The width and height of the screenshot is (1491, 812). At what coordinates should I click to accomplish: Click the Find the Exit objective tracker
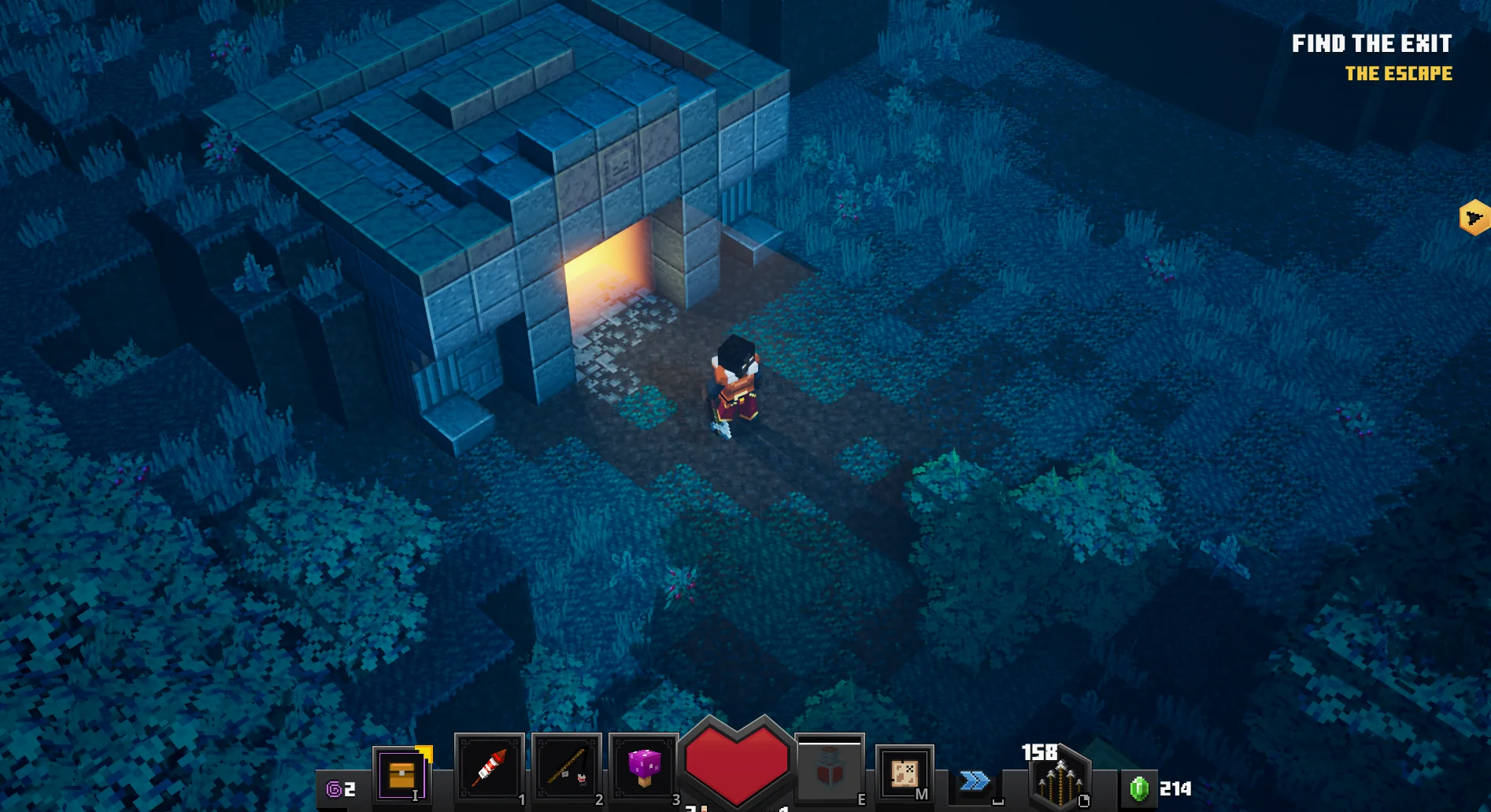coord(1371,44)
